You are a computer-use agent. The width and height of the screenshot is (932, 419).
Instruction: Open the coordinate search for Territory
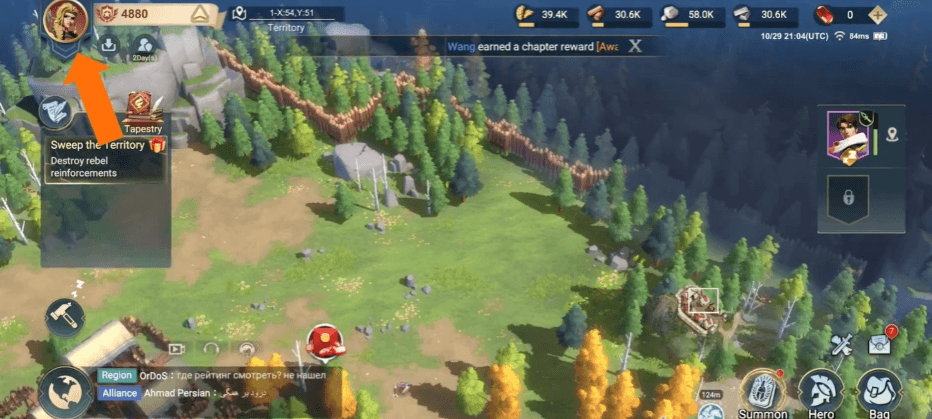239,14
